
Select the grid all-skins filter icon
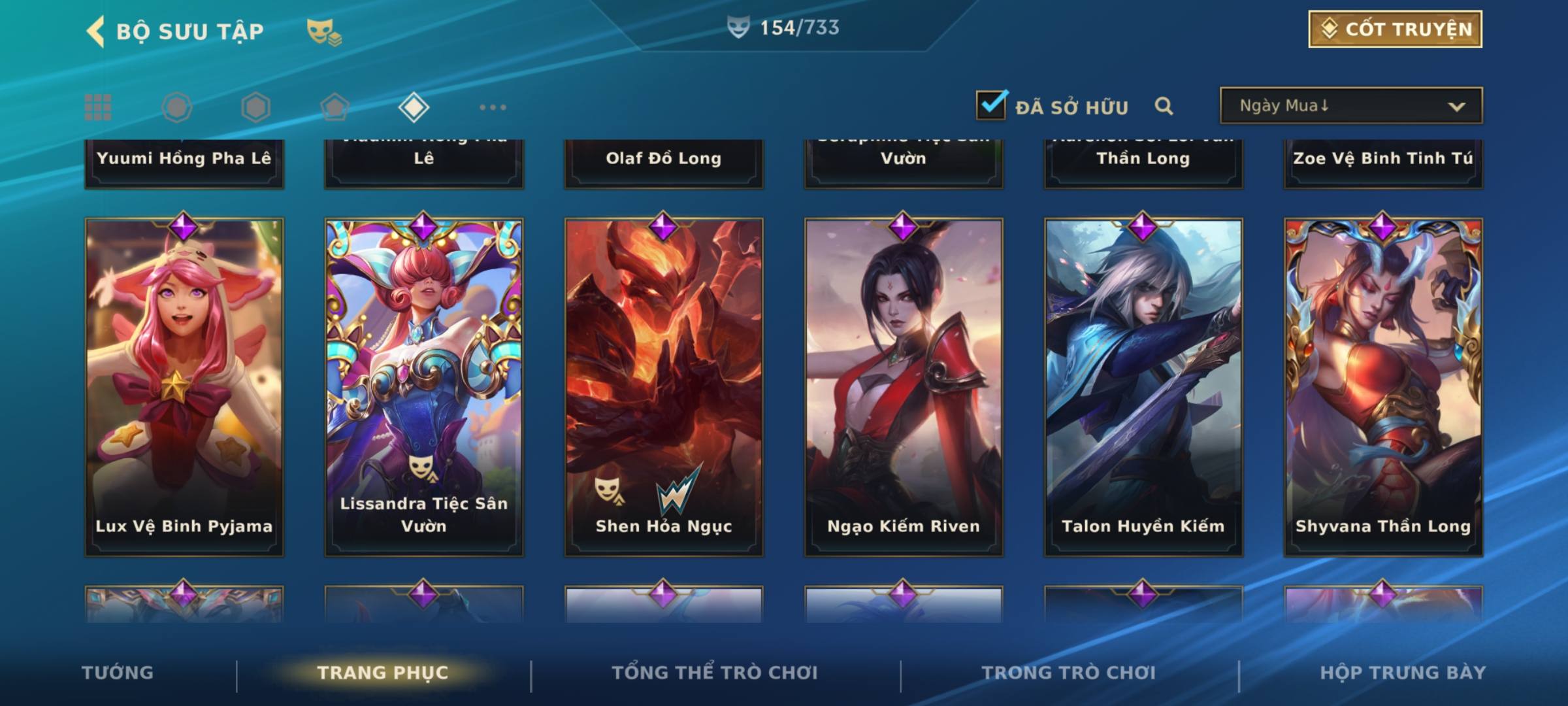click(98, 107)
